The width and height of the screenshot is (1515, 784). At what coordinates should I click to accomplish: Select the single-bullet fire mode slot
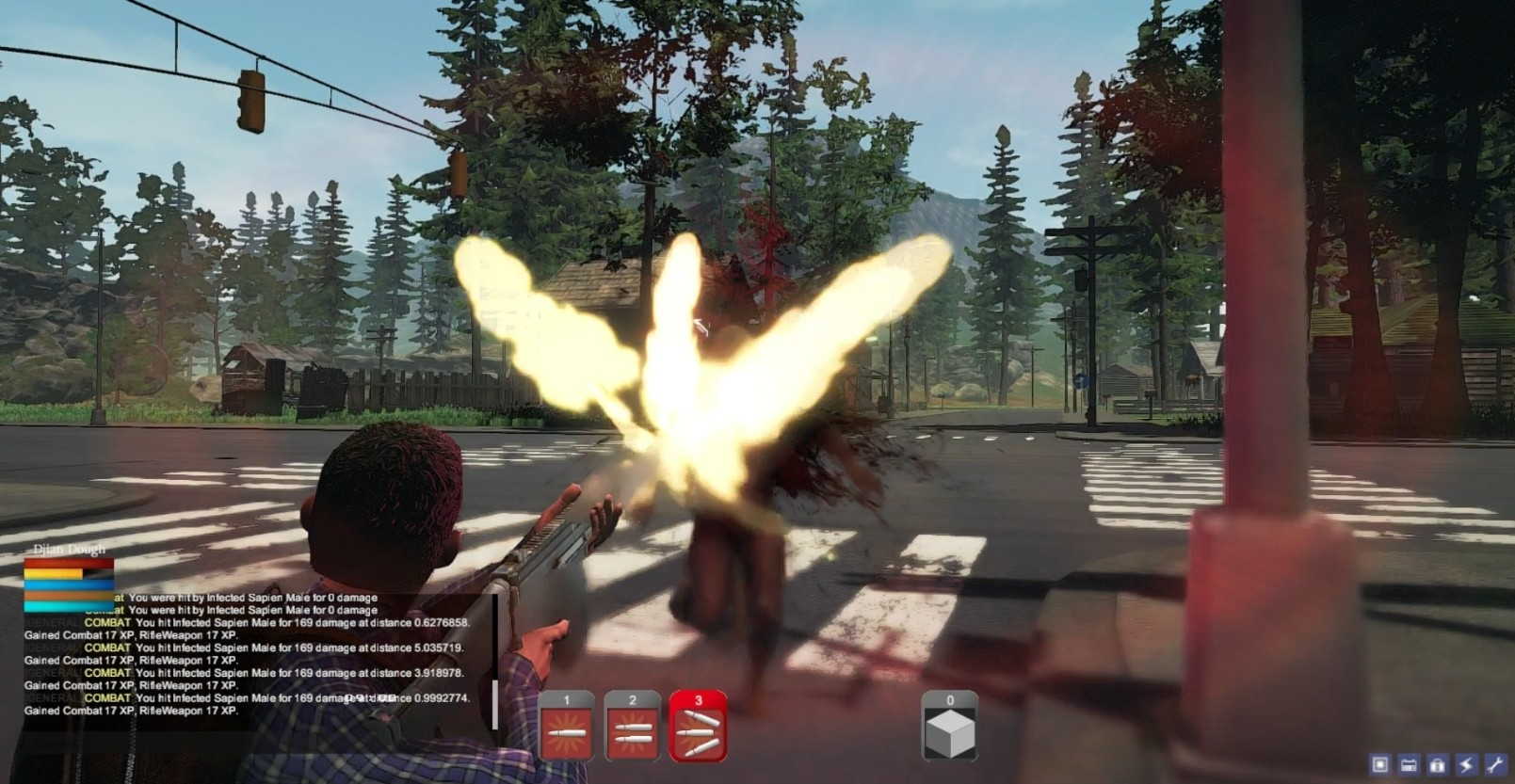(566, 727)
